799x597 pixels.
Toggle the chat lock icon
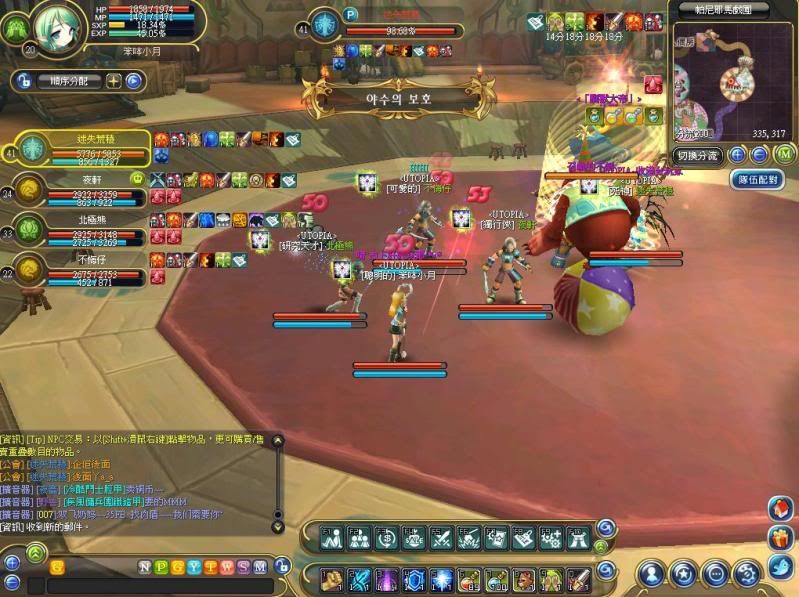[282, 567]
